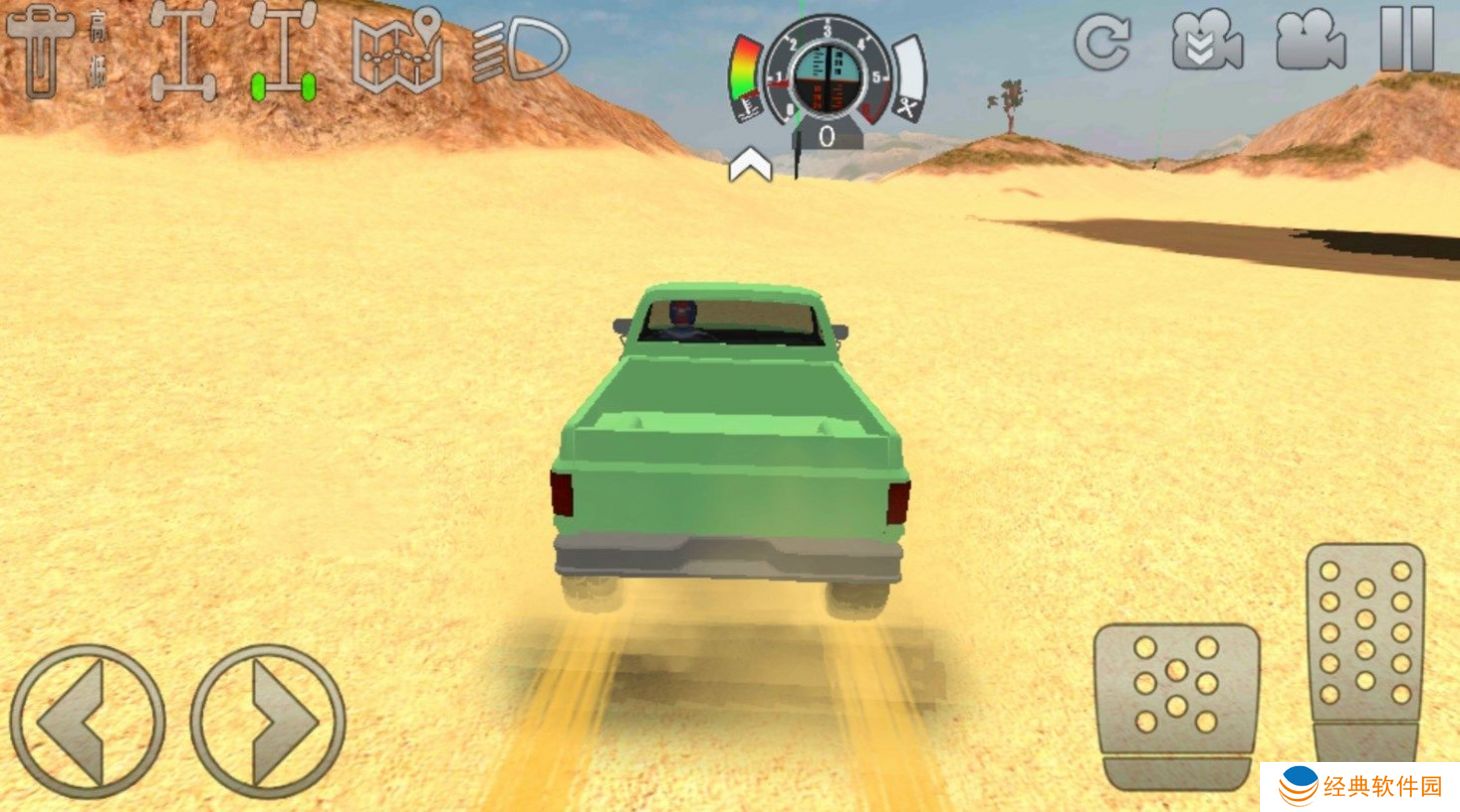This screenshot has height=812, width=1460.
Task: Tap the white upward chevron arrow
Action: tap(750, 167)
